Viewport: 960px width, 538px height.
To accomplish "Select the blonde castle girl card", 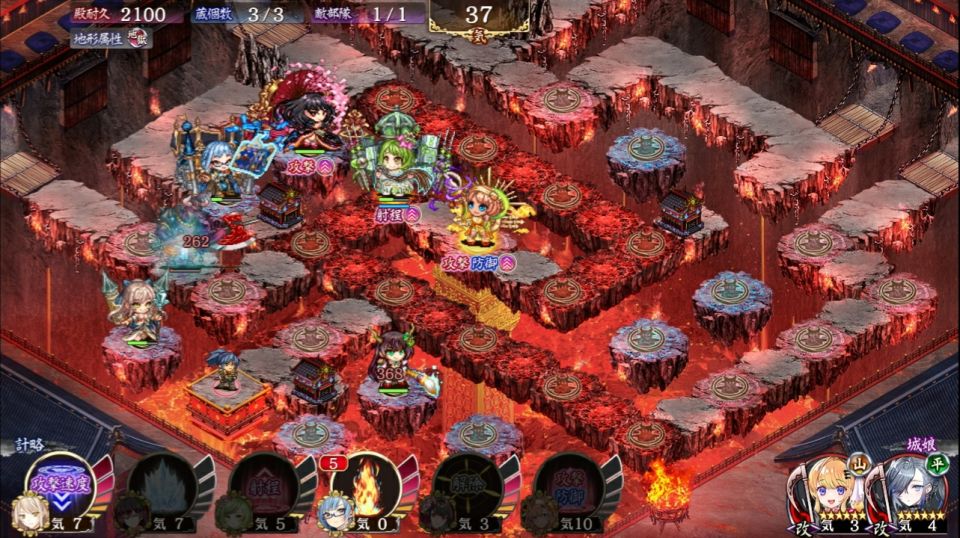I will pyautogui.click(x=826, y=492).
